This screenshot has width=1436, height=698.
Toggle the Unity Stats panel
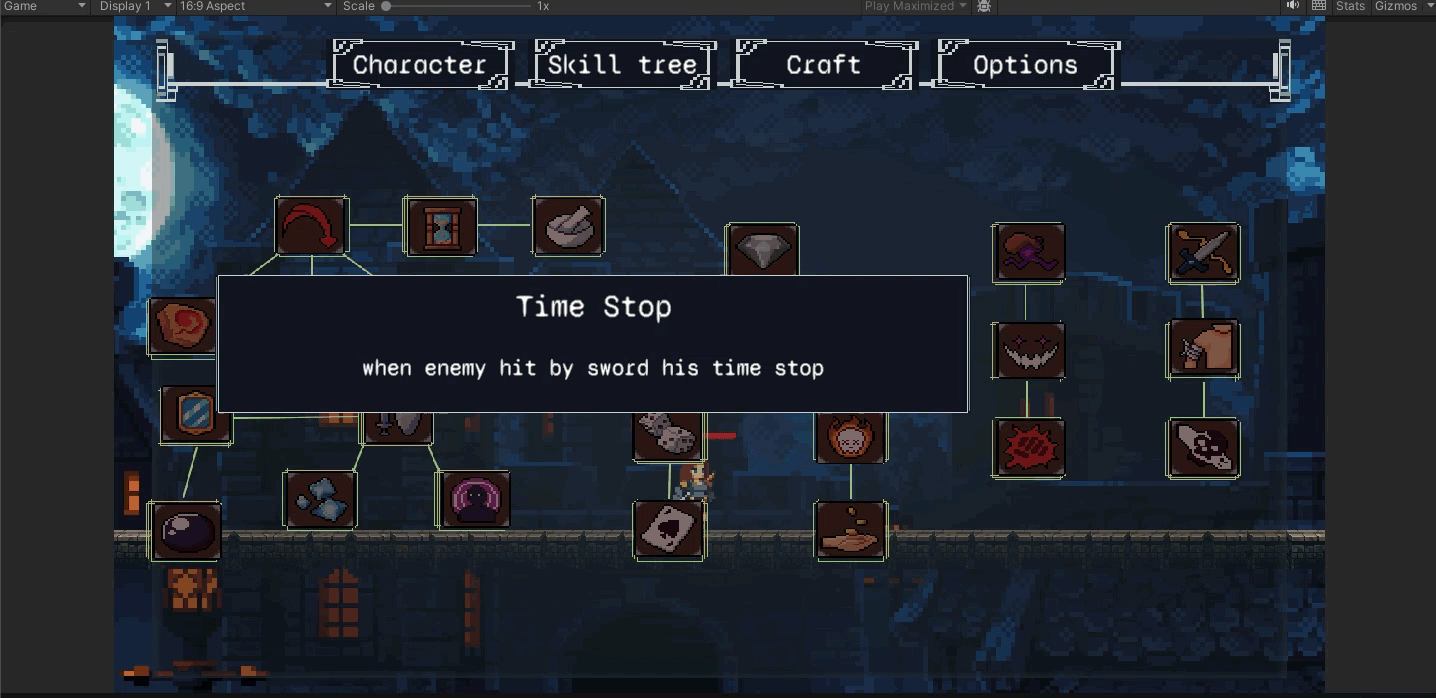point(1349,6)
